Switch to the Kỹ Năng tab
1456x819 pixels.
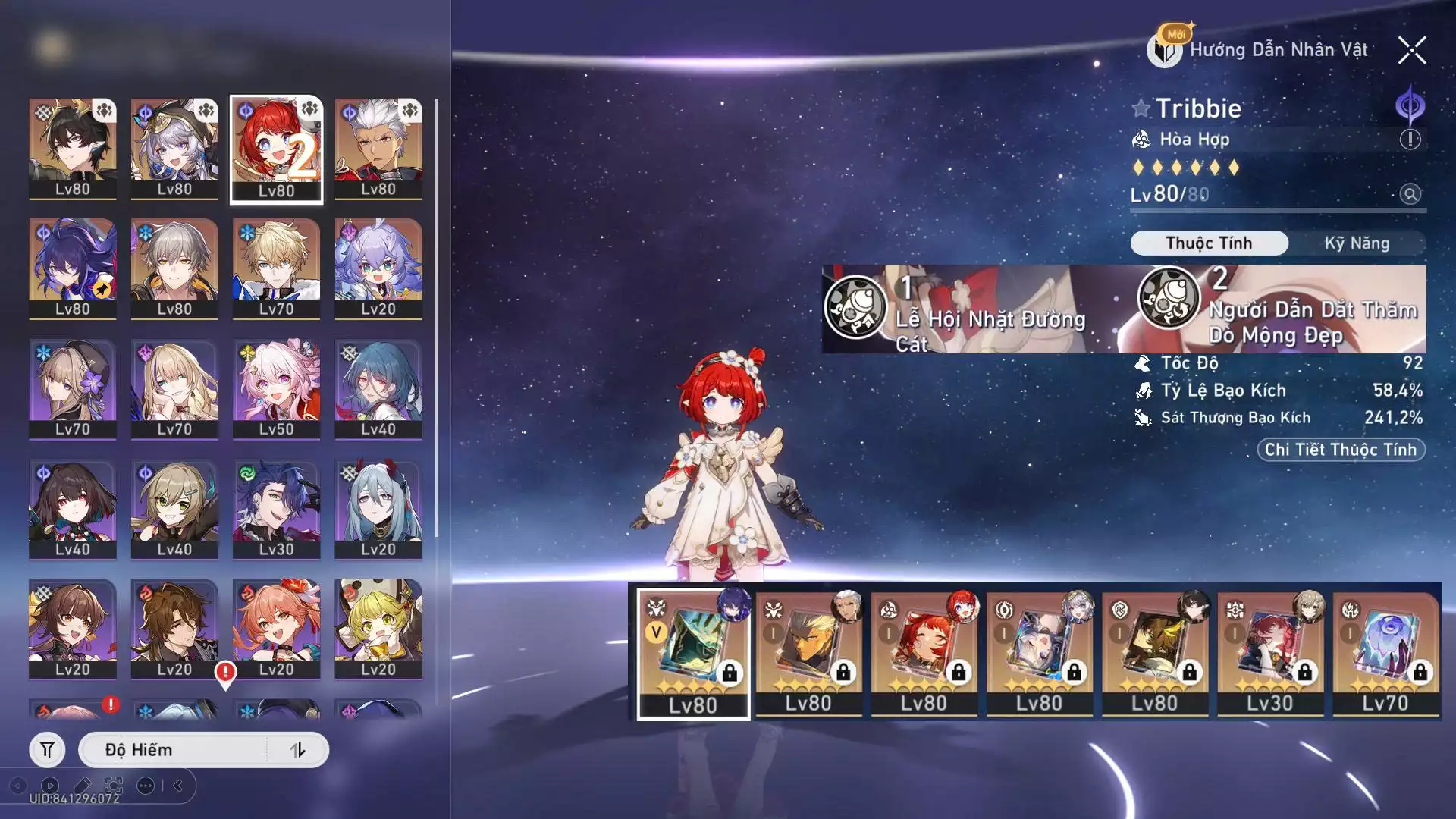click(x=1357, y=243)
